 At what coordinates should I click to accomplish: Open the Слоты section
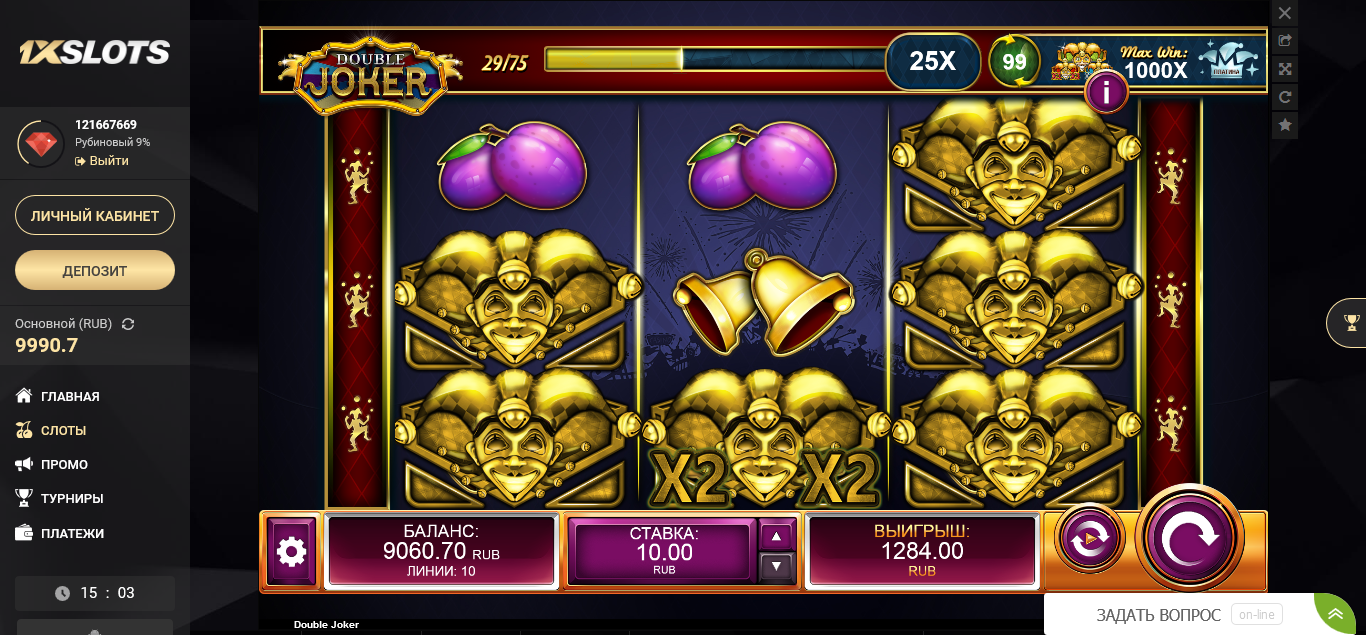(x=63, y=430)
